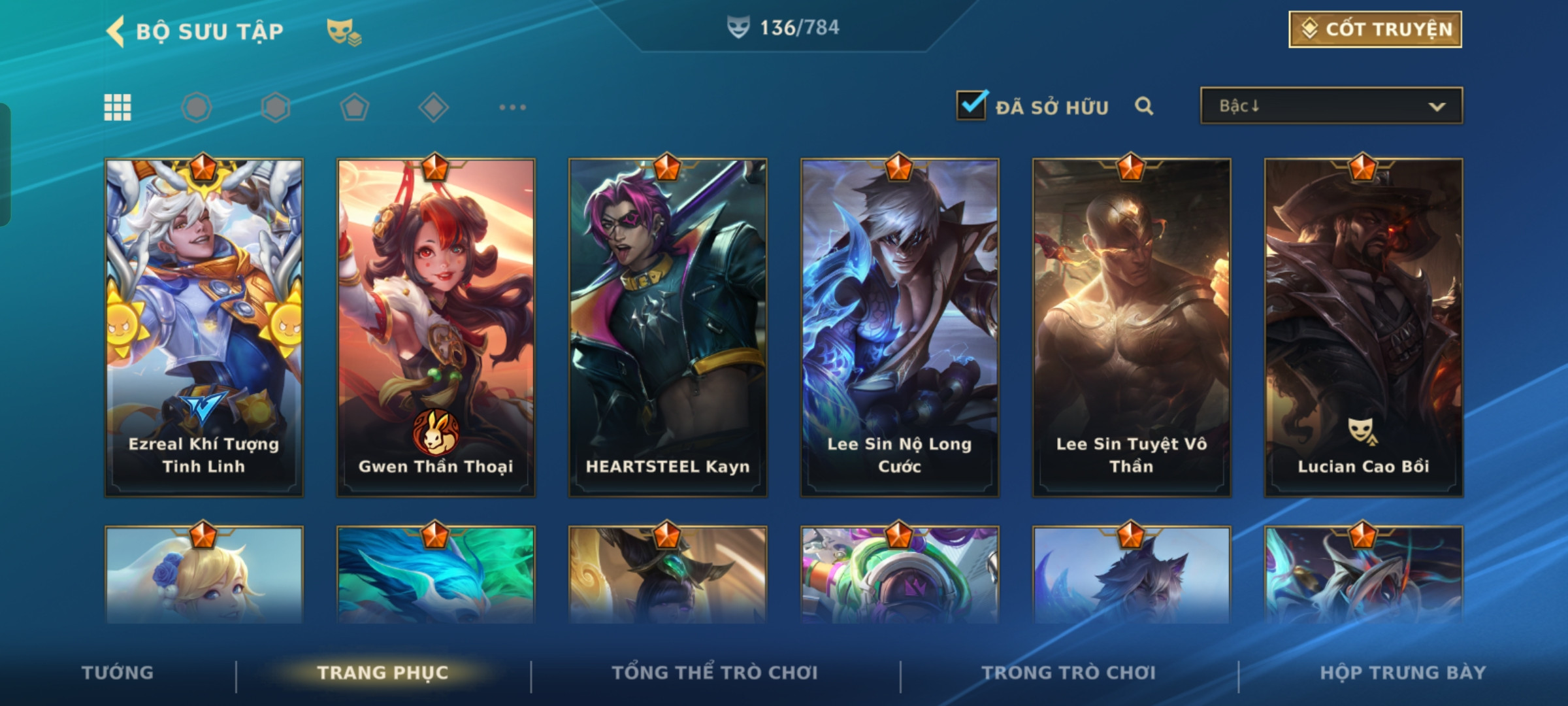Open the Trong Trò Chơi tab
This screenshot has width=1568, height=706.
(x=1069, y=673)
